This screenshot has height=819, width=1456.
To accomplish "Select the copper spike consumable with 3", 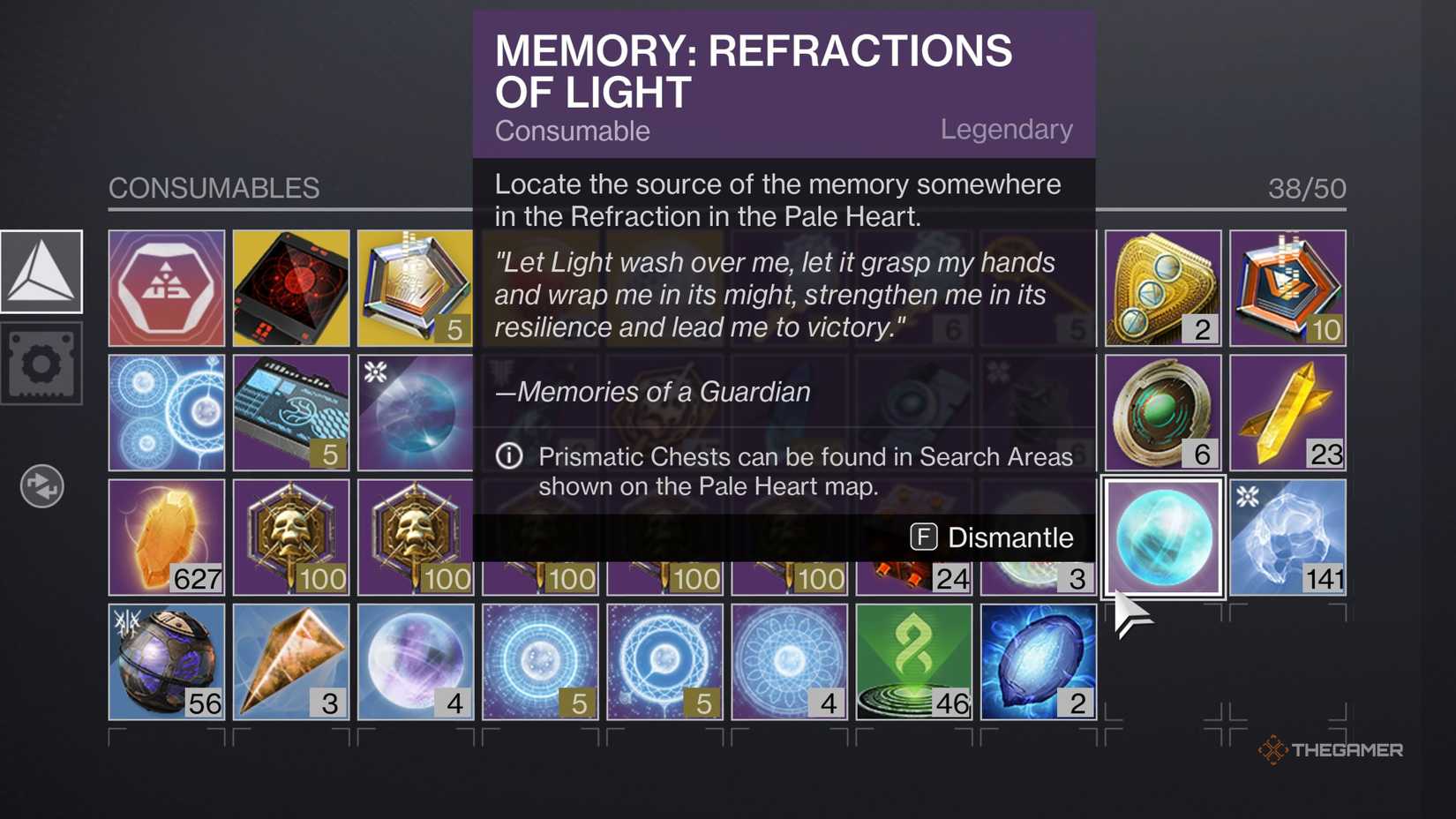I will click(x=290, y=661).
